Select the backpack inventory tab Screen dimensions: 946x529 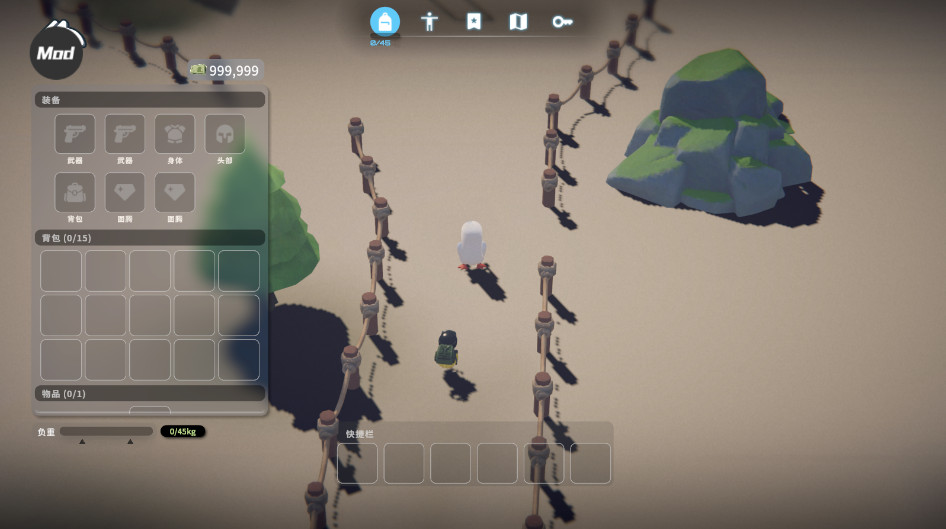[384, 21]
